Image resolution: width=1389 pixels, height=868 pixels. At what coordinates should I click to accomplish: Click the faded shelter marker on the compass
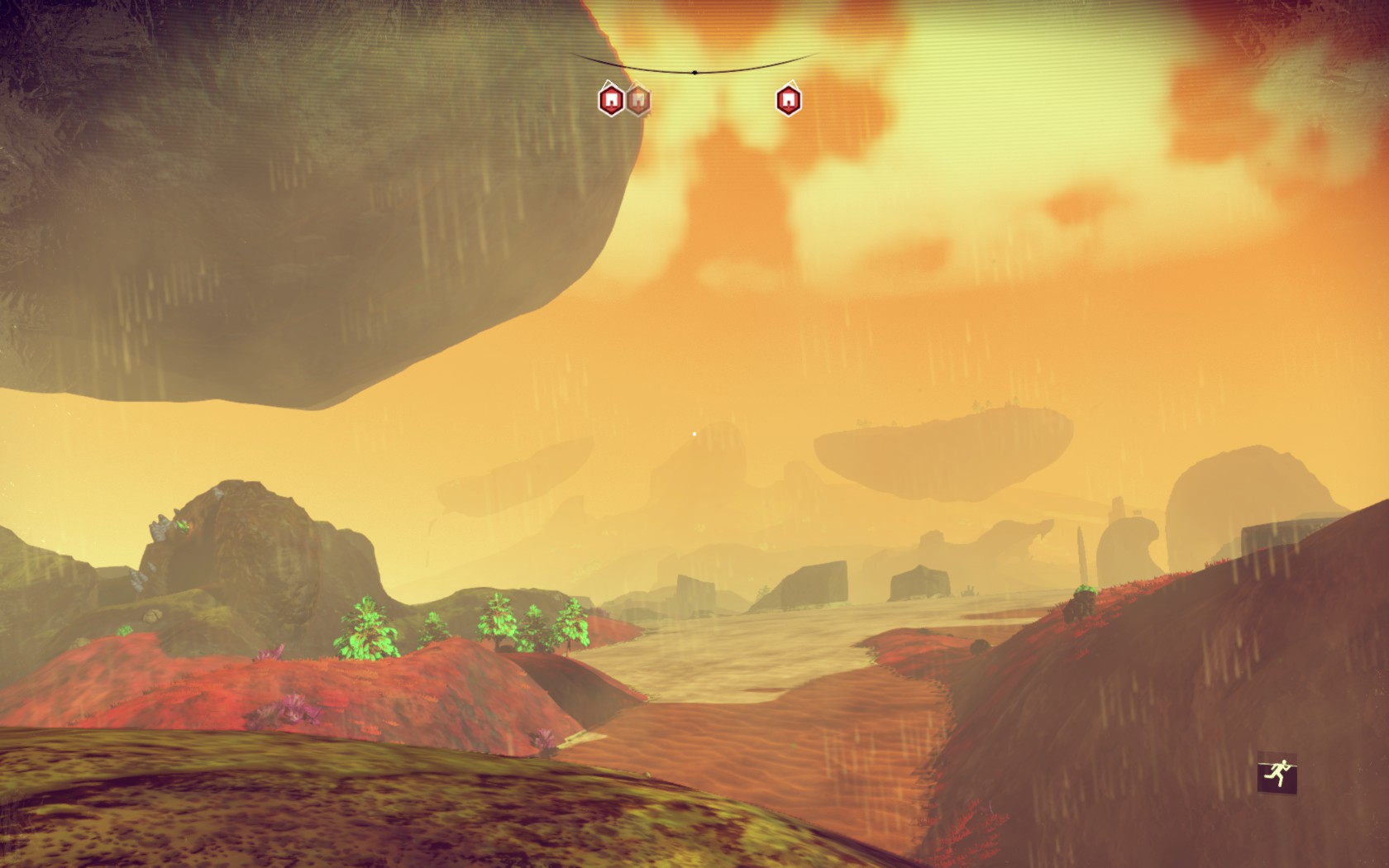pyautogui.click(x=637, y=101)
